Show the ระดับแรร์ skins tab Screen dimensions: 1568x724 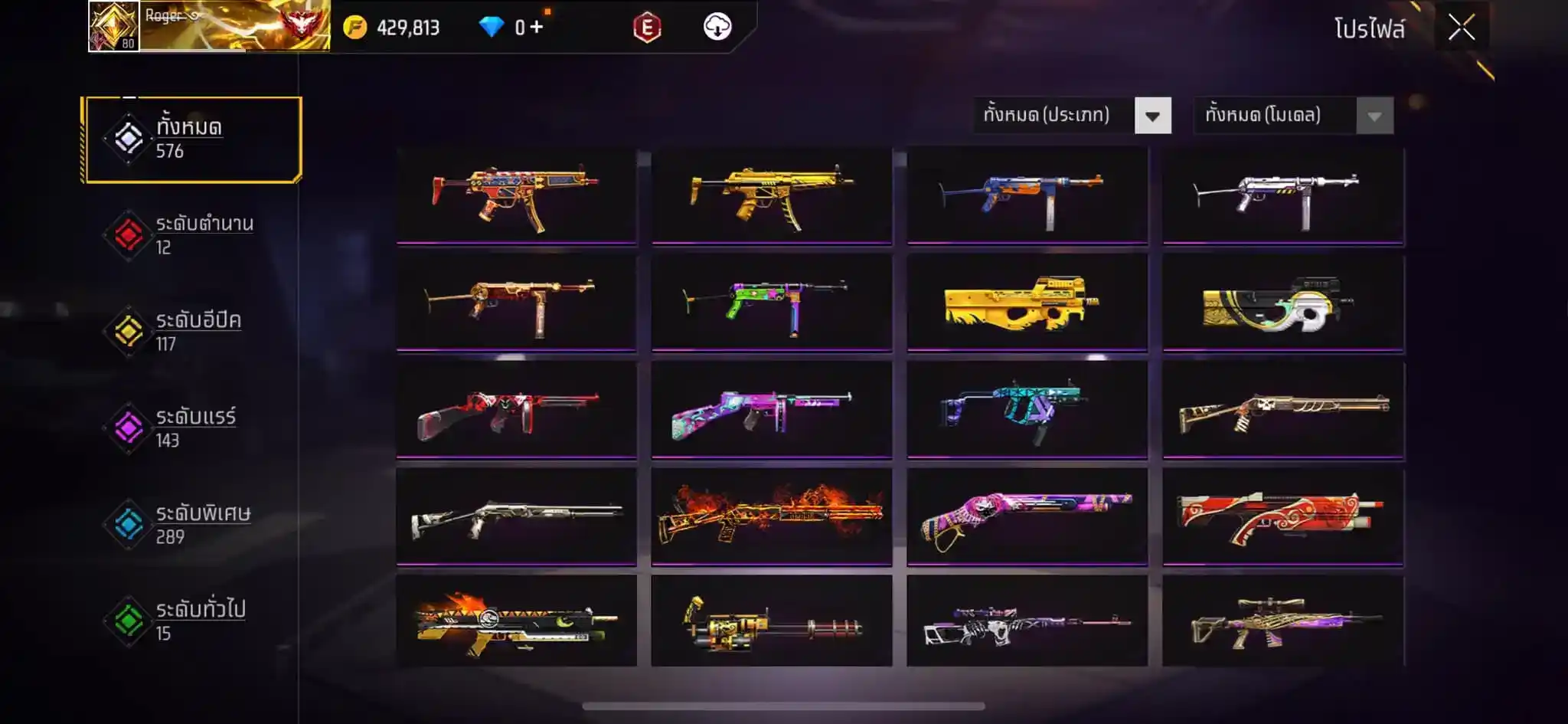193,428
